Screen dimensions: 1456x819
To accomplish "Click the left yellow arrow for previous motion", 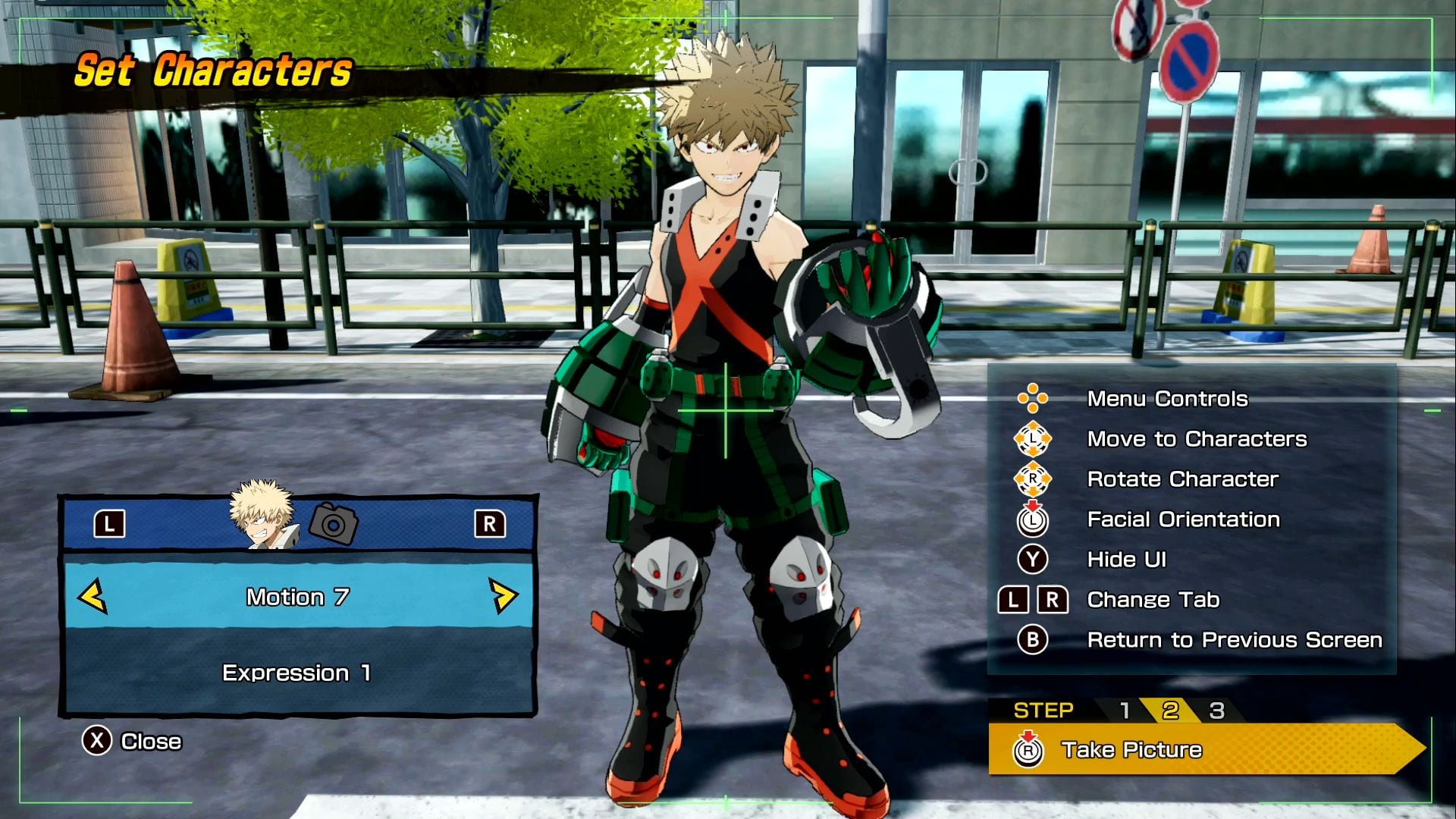I will (x=93, y=596).
